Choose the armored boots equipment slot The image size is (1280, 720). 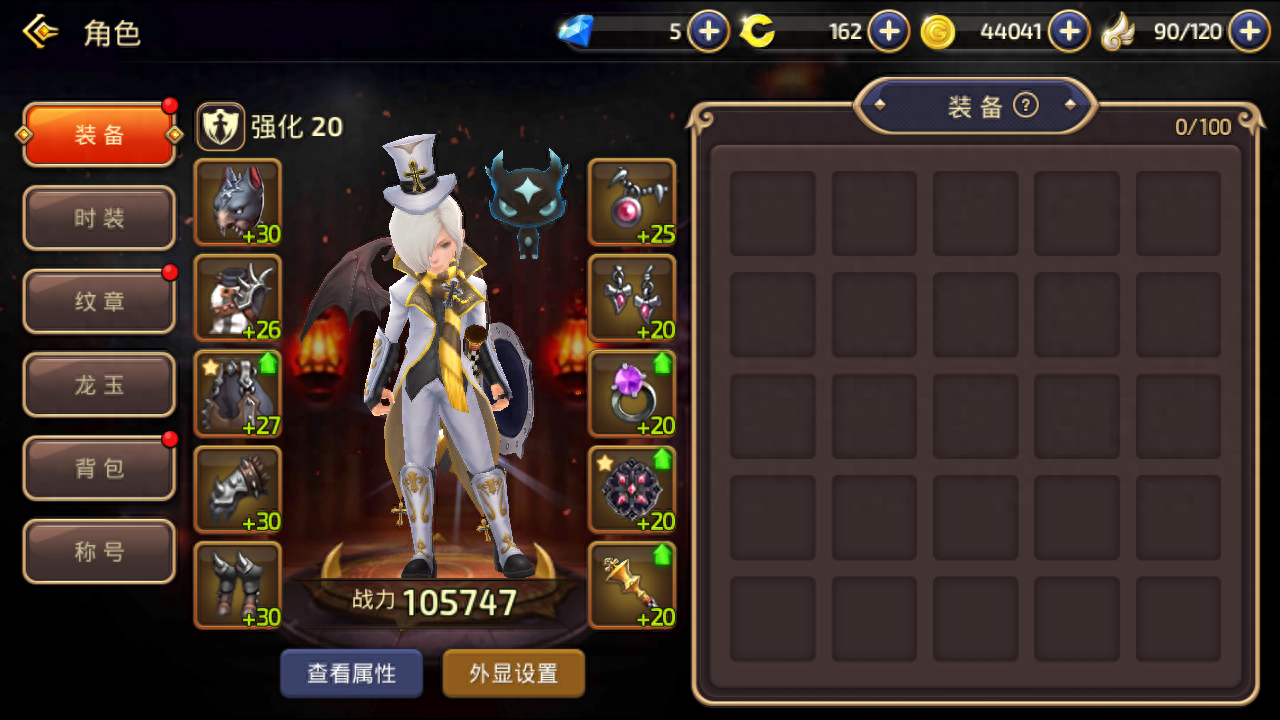point(238,585)
